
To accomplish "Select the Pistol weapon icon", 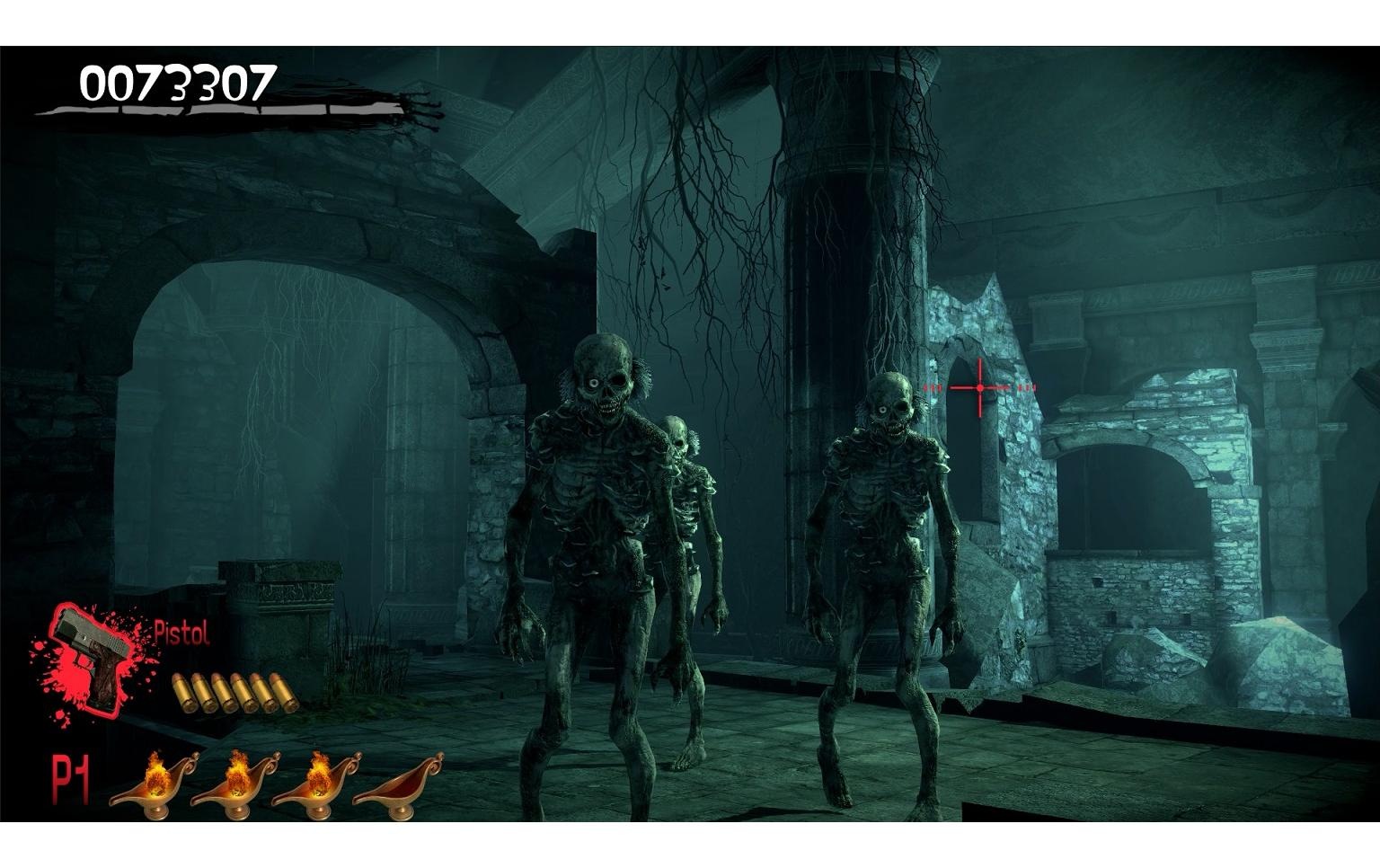I will pos(90,651).
